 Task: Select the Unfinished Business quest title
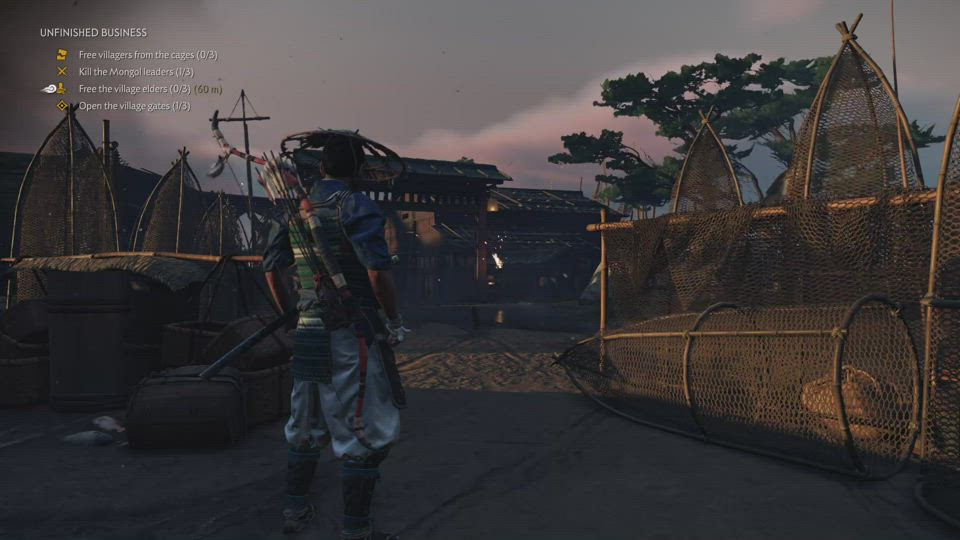point(93,33)
